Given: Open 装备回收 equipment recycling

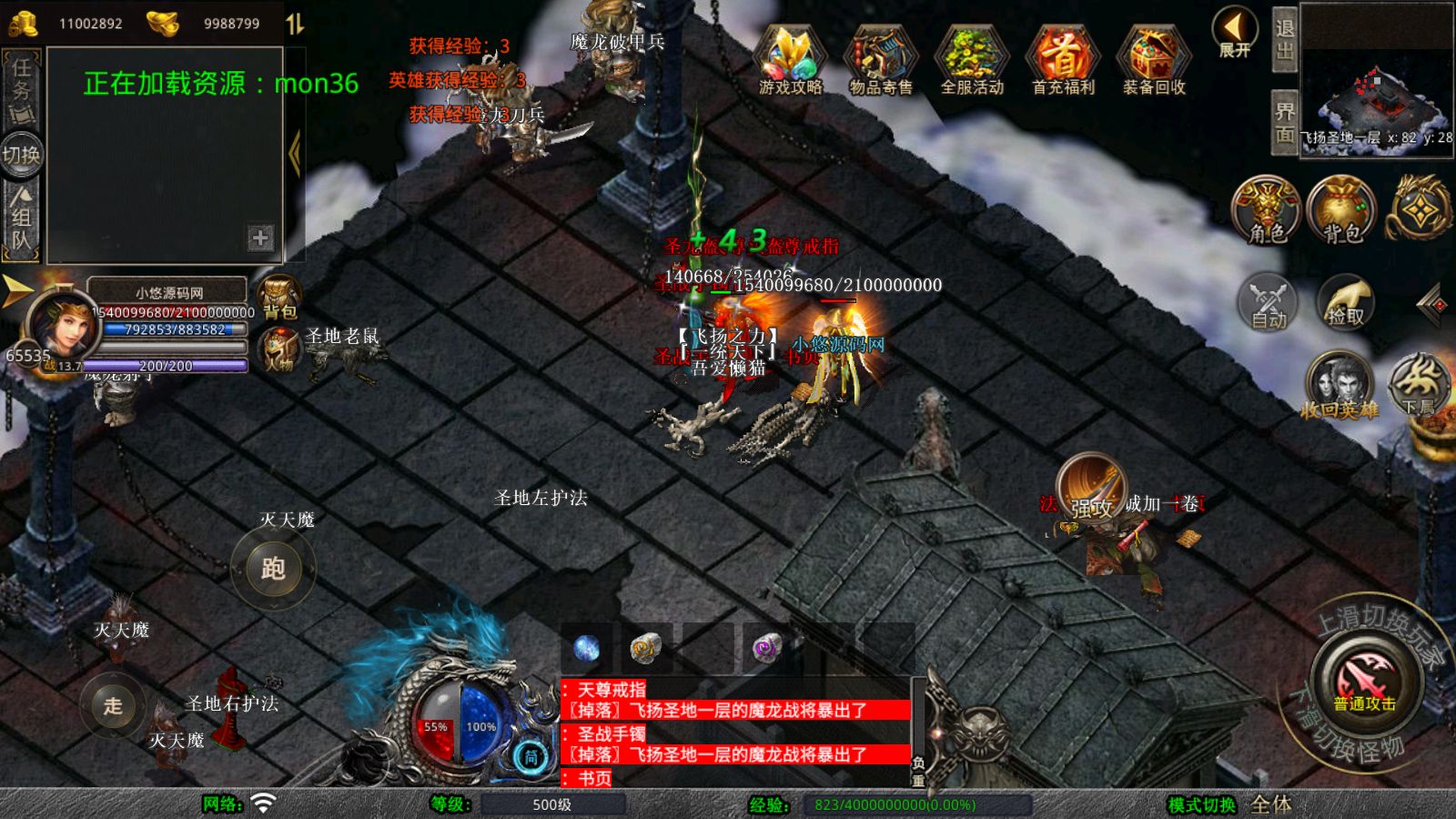Looking at the screenshot, I should coord(1153,59).
